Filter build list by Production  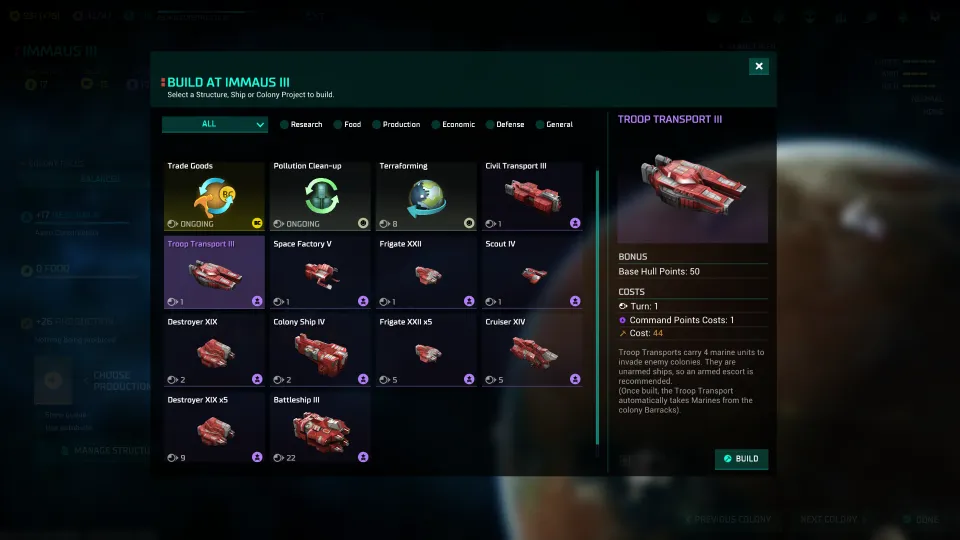tap(396, 125)
